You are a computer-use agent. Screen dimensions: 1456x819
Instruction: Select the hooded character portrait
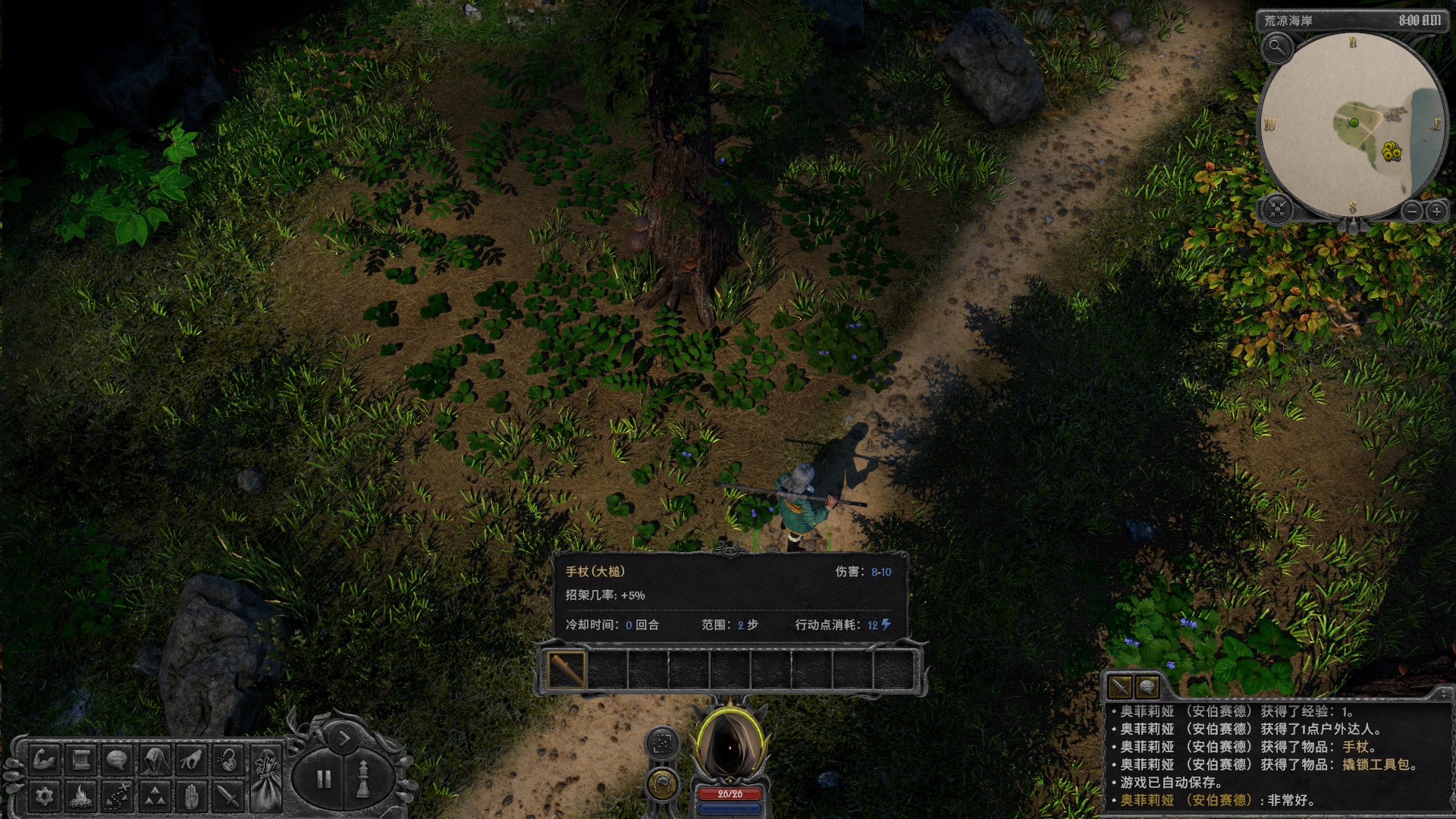point(729,748)
